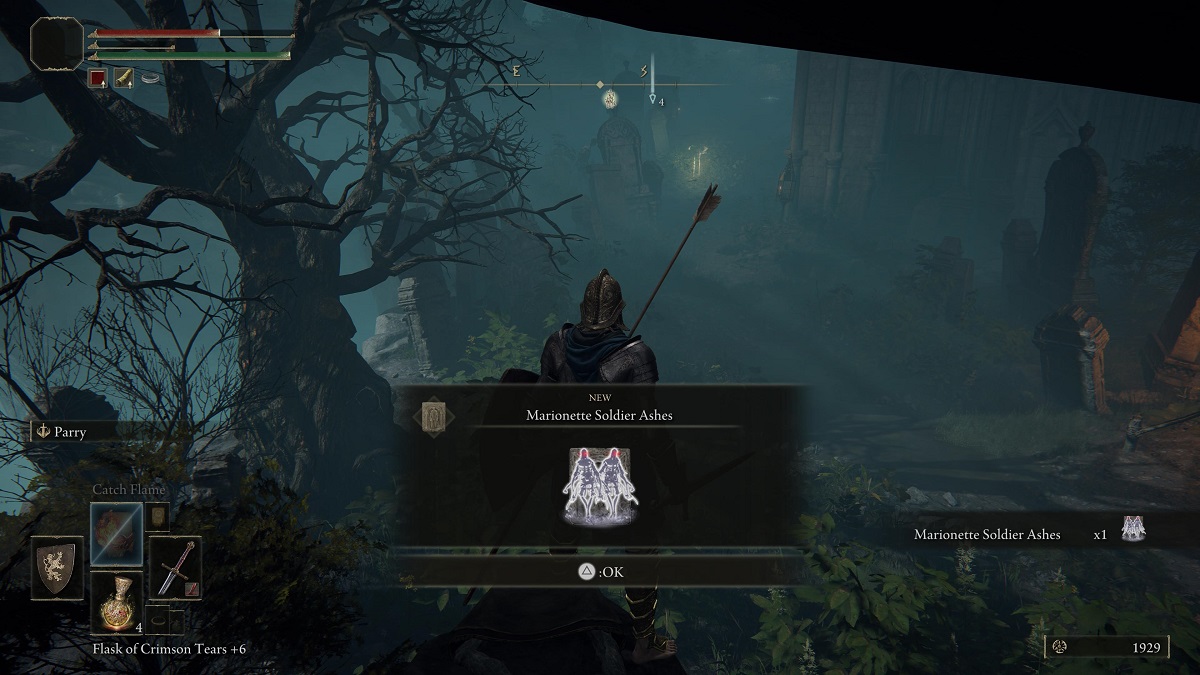Image resolution: width=1200 pixels, height=675 pixels.
Task: Select the Flask of Crimson Tears slot
Action: pyautogui.click(x=116, y=603)
